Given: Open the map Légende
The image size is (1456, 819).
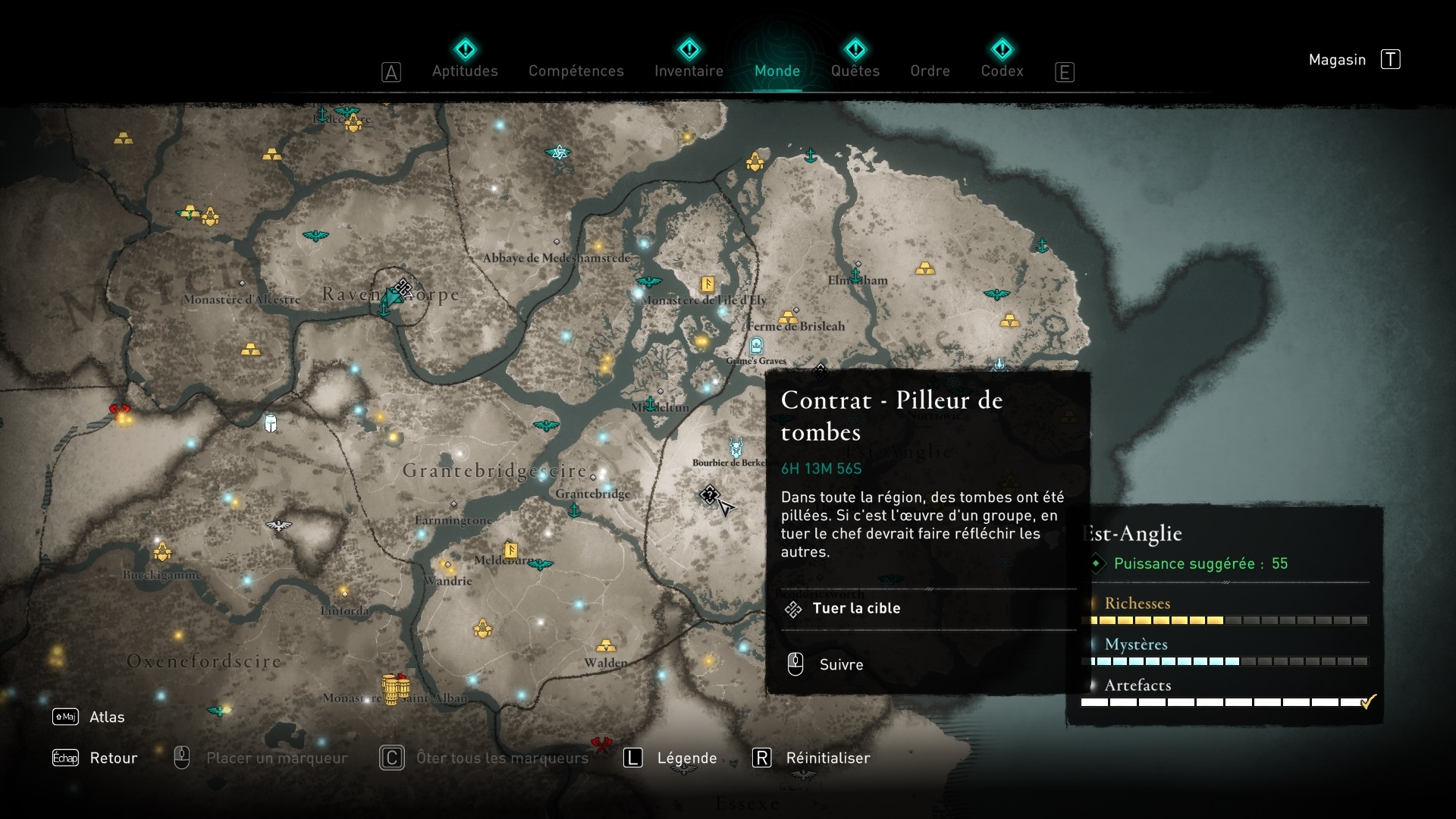Looking at the screenshot, I should (686, 758).
